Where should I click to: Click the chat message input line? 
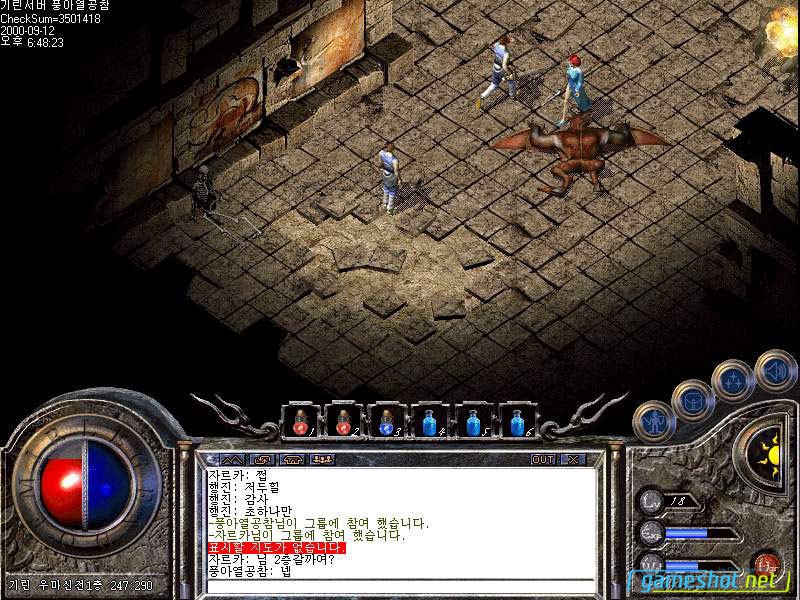pyautogui.click(x=400, y=586)
